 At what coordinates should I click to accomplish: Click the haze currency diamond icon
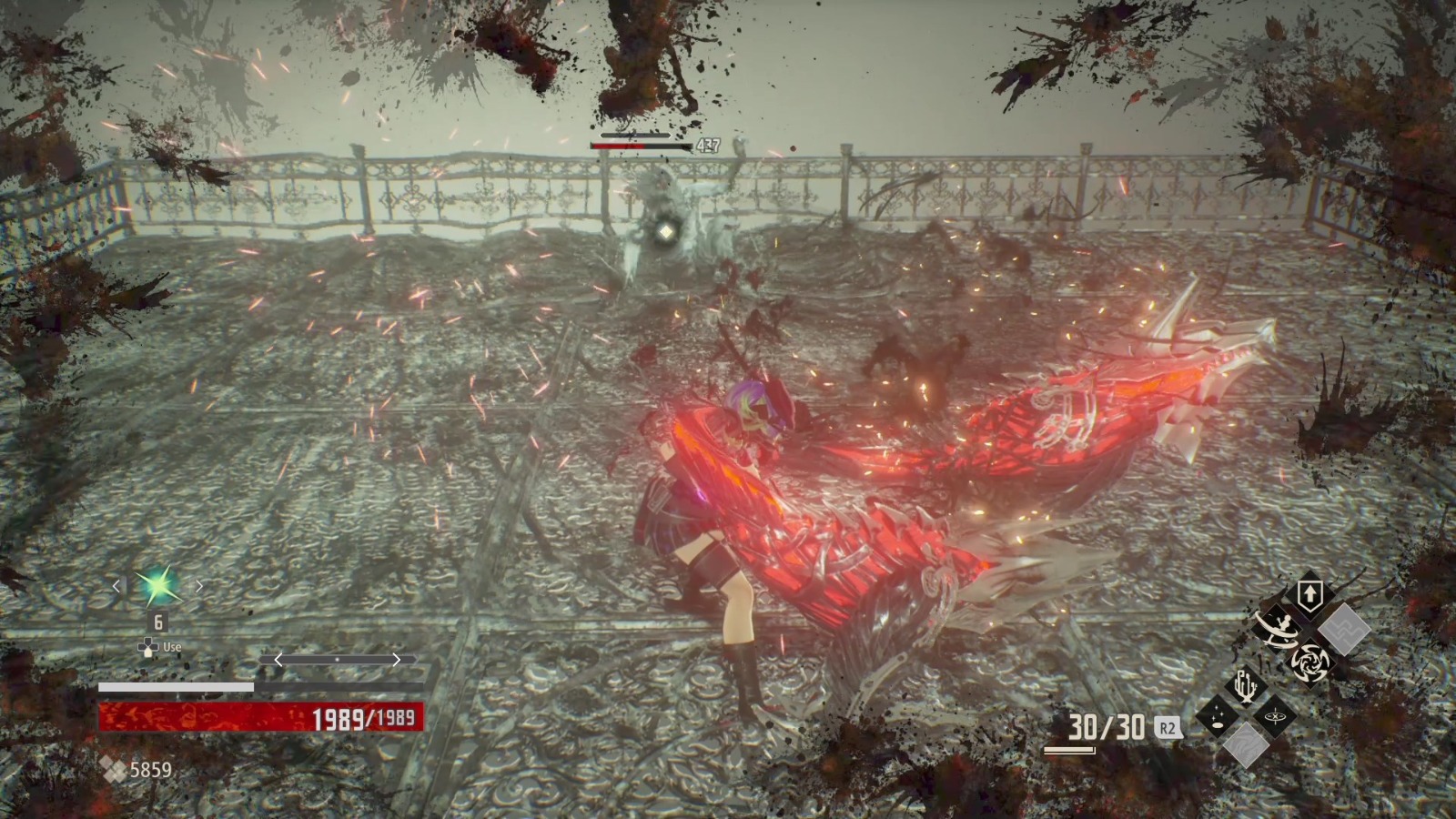click(x=113, y=768)
